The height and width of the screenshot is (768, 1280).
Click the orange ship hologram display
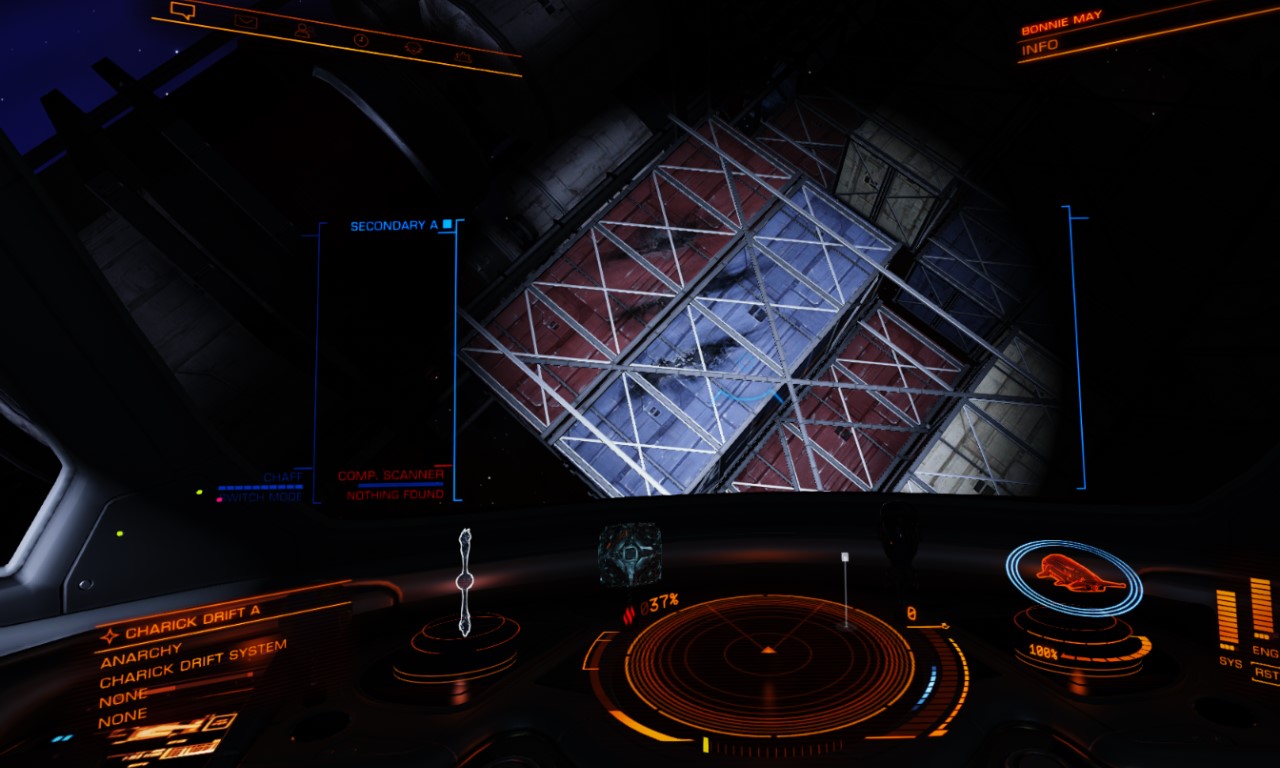(x=1073, y=575)
